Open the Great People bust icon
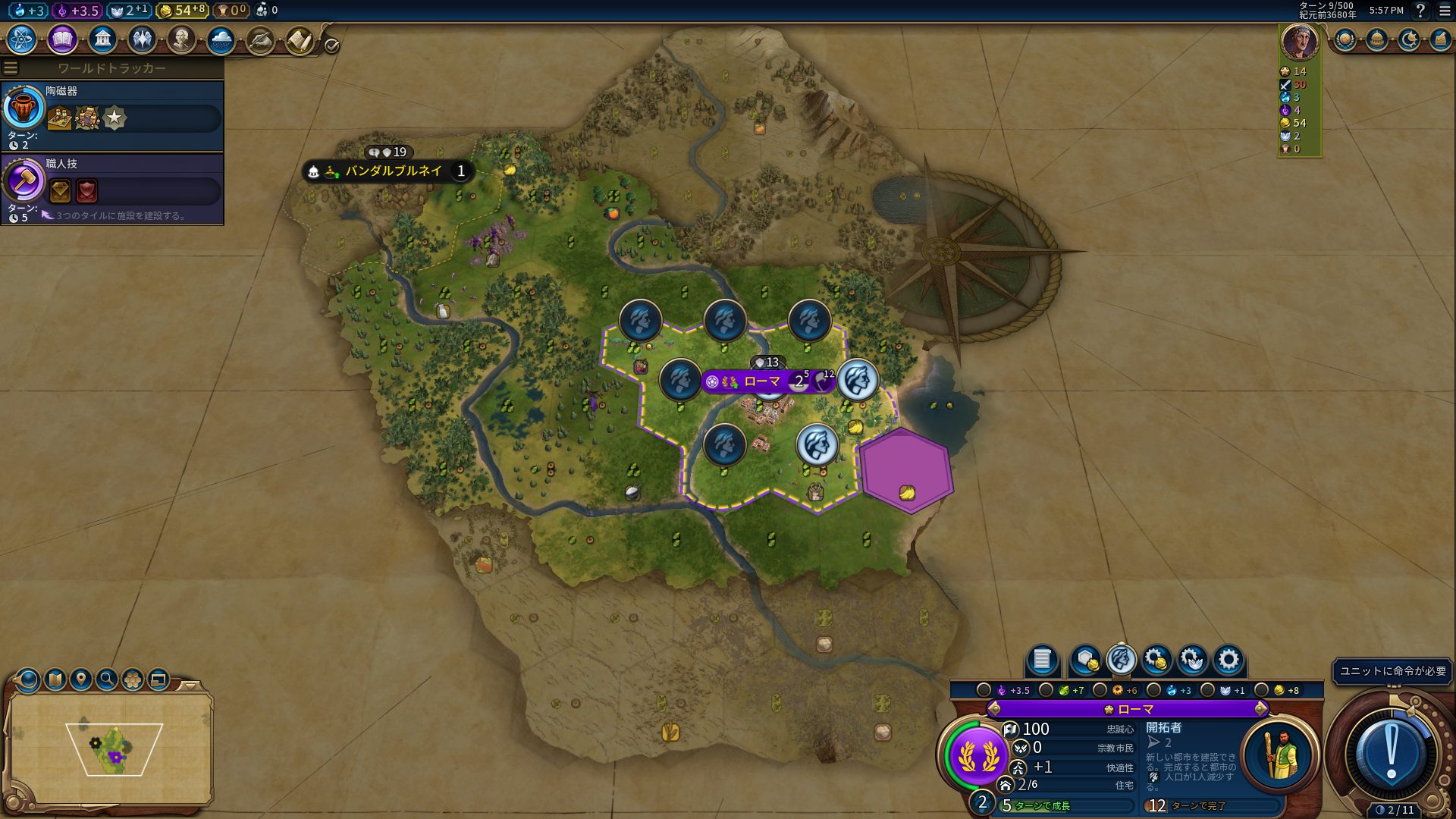The width and height of the screenshot is (1456, 819). coord(181,39)
